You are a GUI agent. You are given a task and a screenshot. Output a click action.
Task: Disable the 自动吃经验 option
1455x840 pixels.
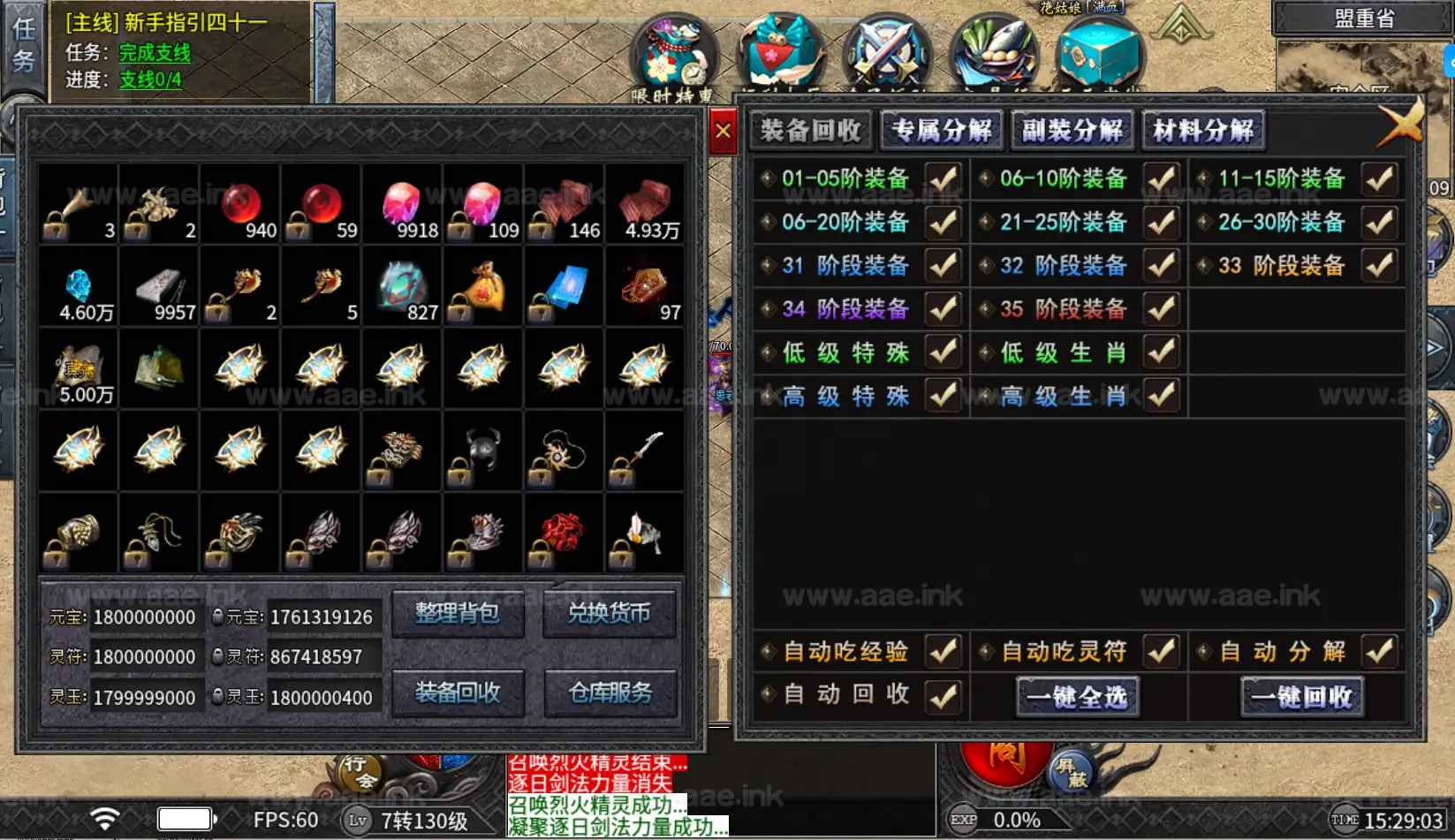[943, 652]
